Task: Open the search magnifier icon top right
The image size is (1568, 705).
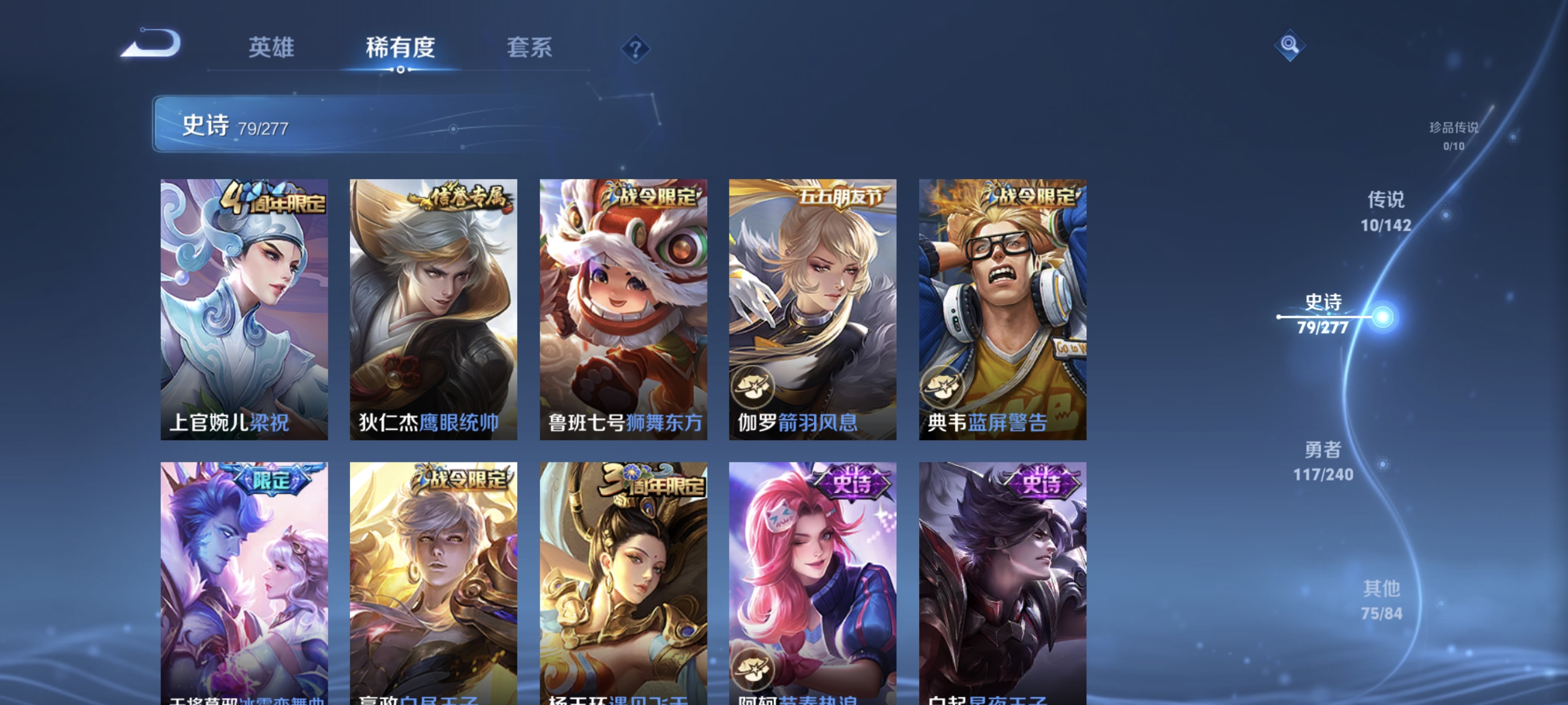Action: click(1291, 44)
